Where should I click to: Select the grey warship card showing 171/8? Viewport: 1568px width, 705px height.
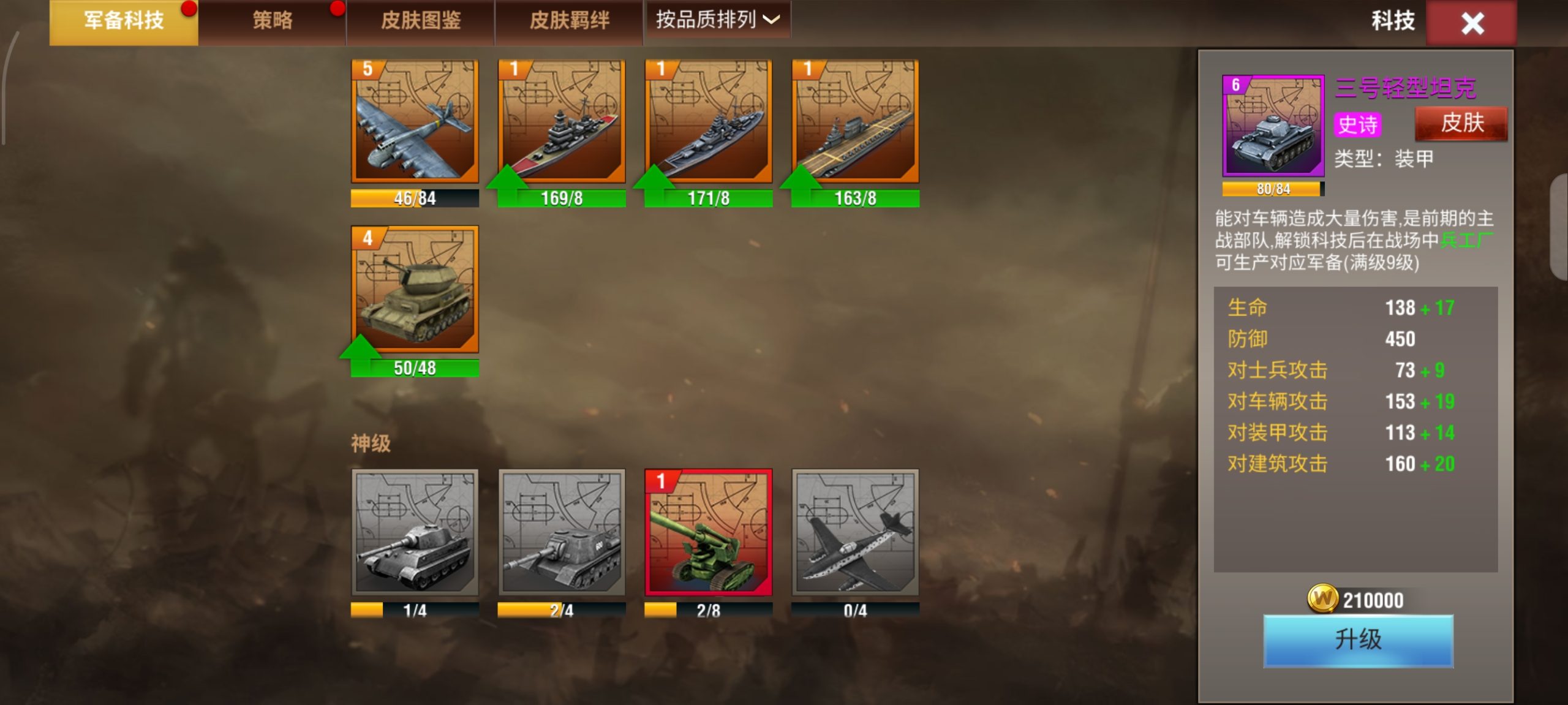(709, 121)
